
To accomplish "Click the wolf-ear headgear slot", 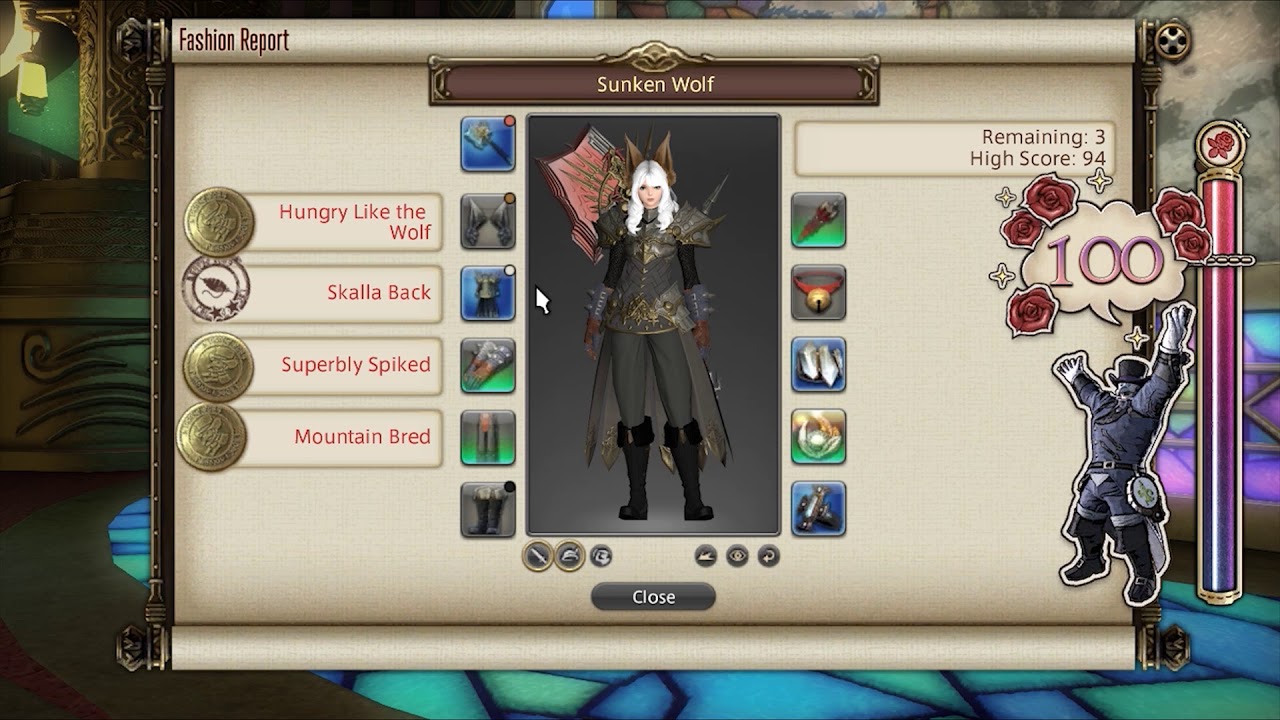I will pyautogui.click(x=488, y=221).
